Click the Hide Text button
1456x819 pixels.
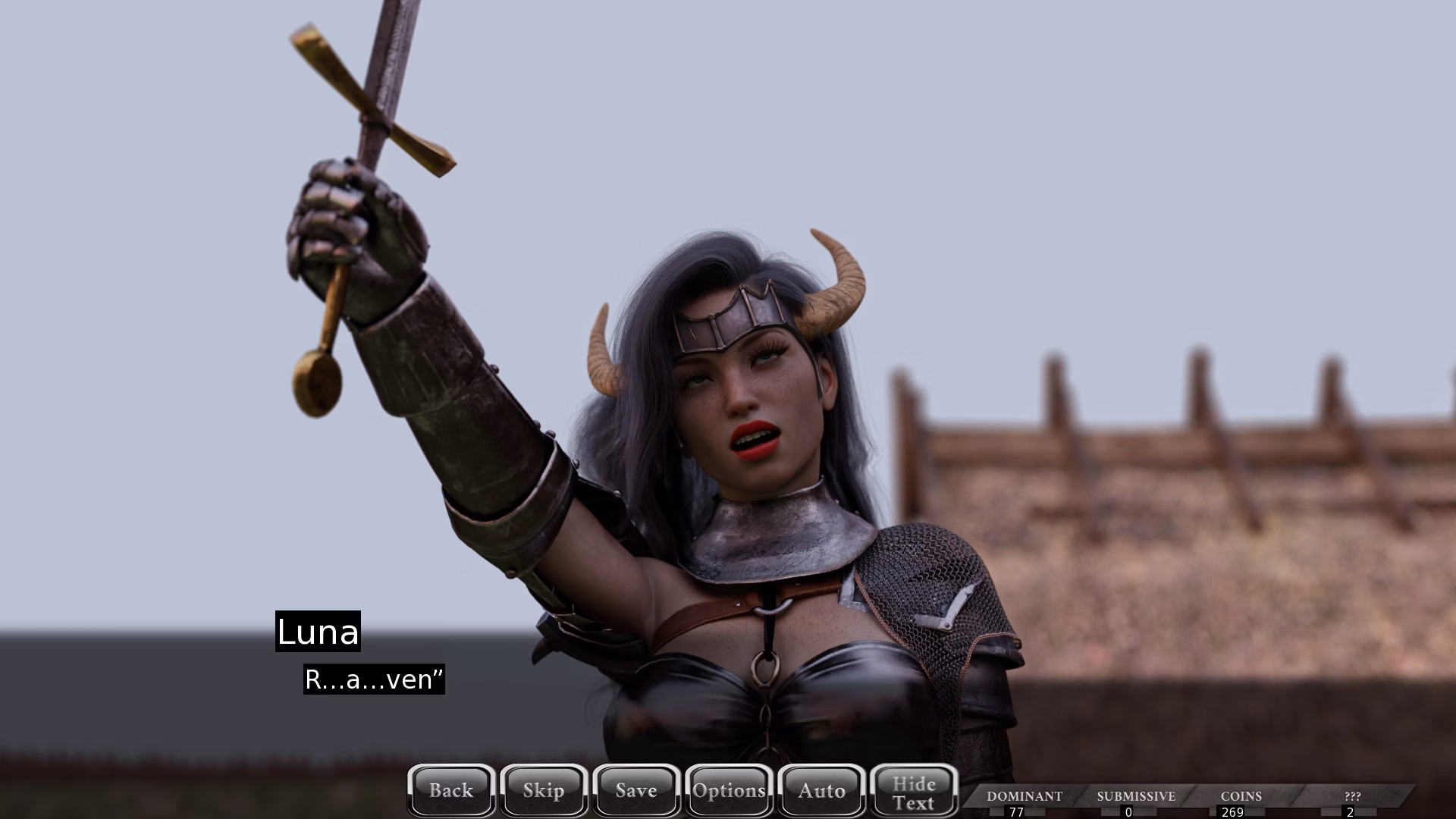point(914,792)
